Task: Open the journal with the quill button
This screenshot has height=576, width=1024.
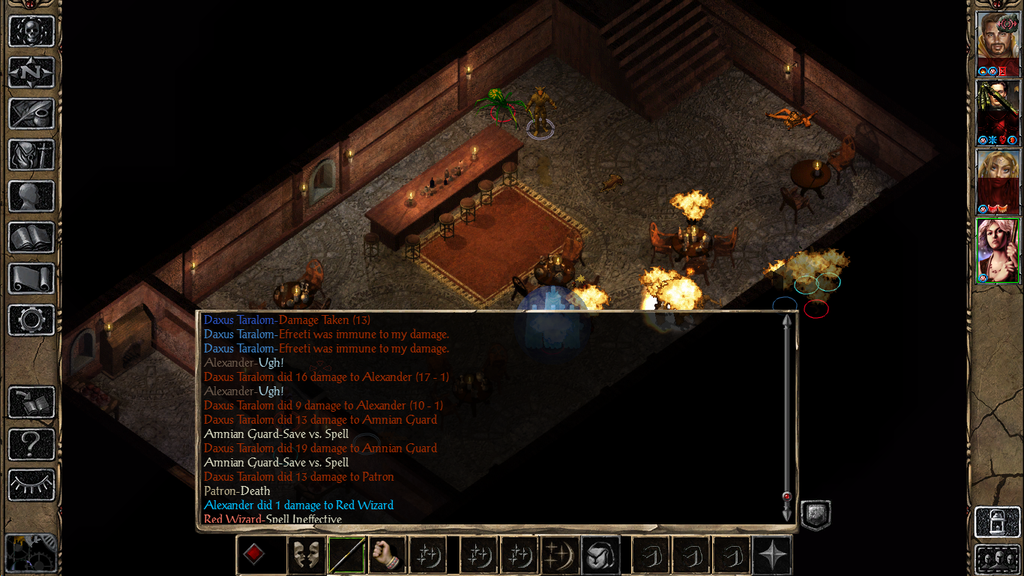Action: 31,113
